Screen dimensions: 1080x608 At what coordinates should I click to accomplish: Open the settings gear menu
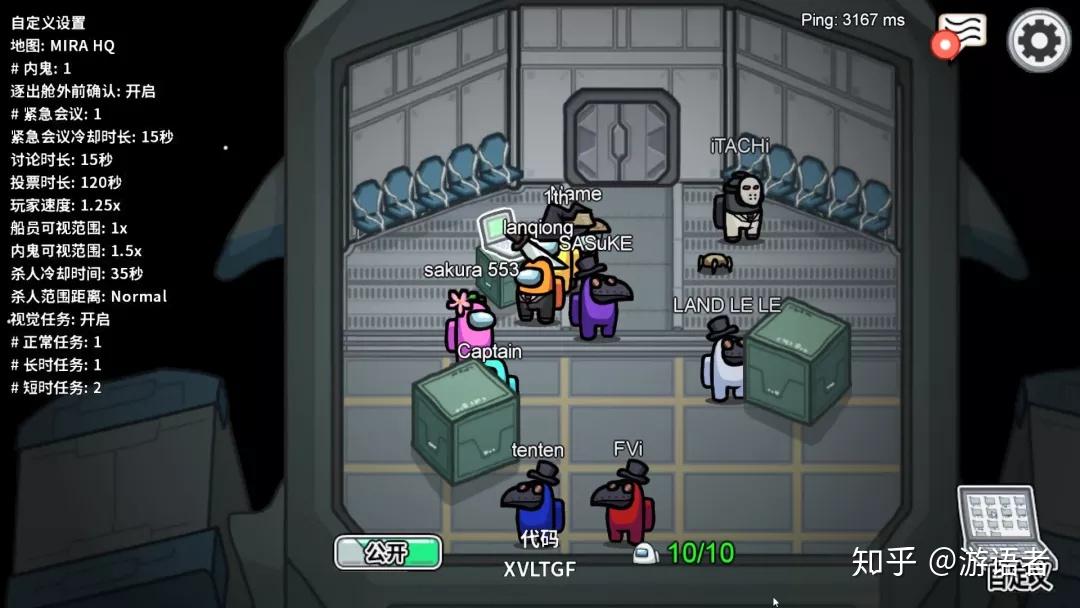point(1038,40)
